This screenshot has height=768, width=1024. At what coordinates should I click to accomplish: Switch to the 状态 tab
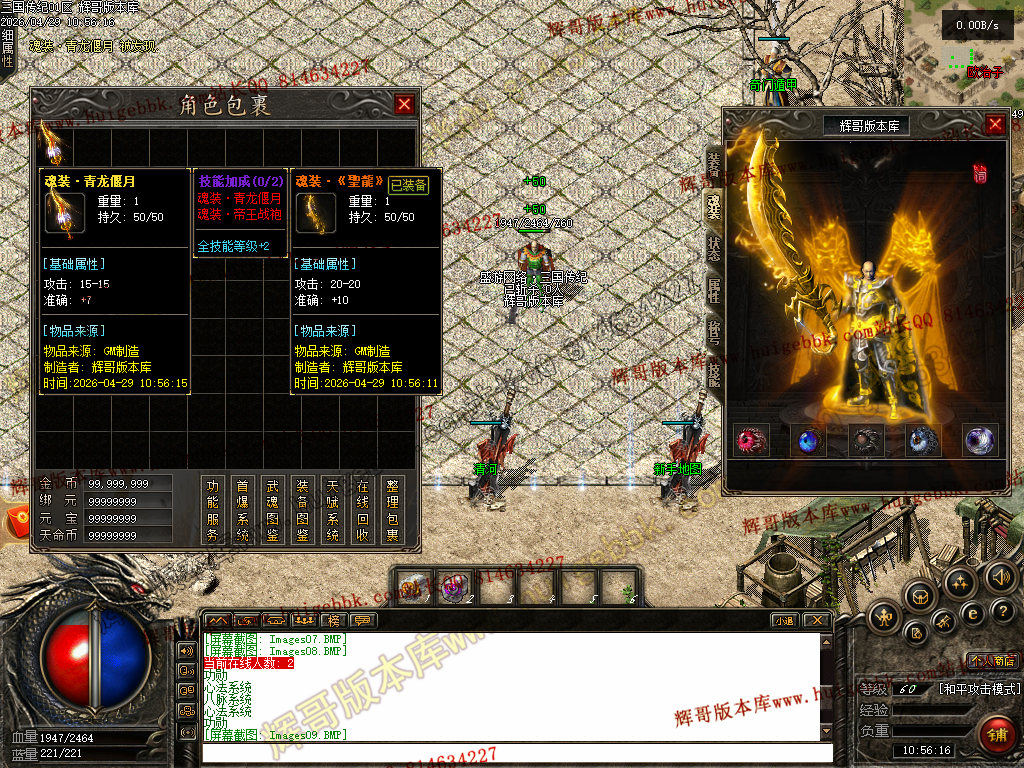click(x=713, y=249)
